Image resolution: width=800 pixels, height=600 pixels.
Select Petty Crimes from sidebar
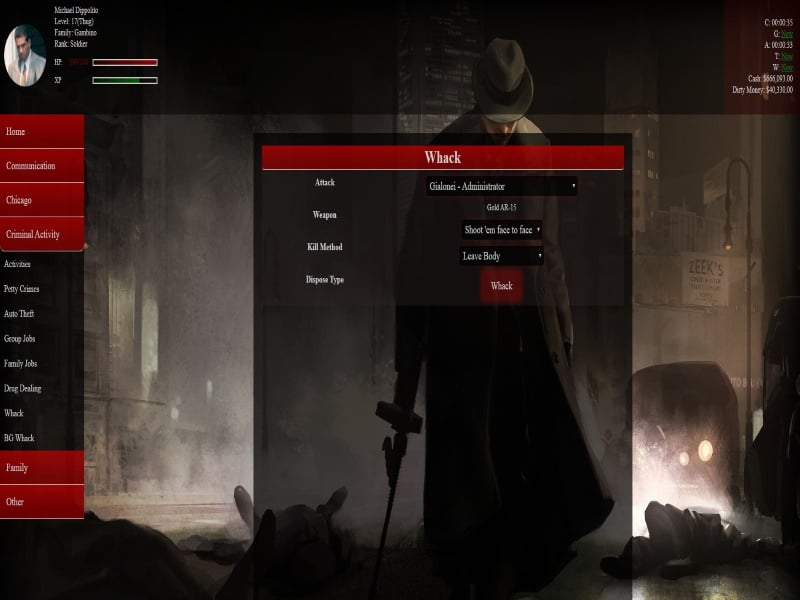point(20,289)
